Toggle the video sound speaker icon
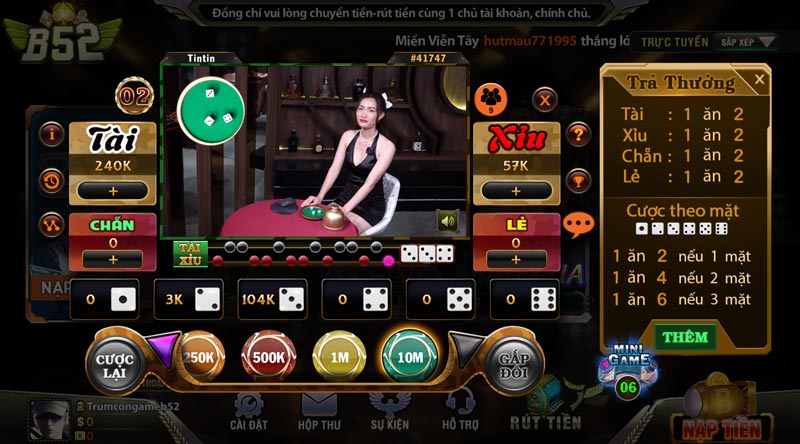This screenshot has width=800, height=444. (x=447, y=221)
